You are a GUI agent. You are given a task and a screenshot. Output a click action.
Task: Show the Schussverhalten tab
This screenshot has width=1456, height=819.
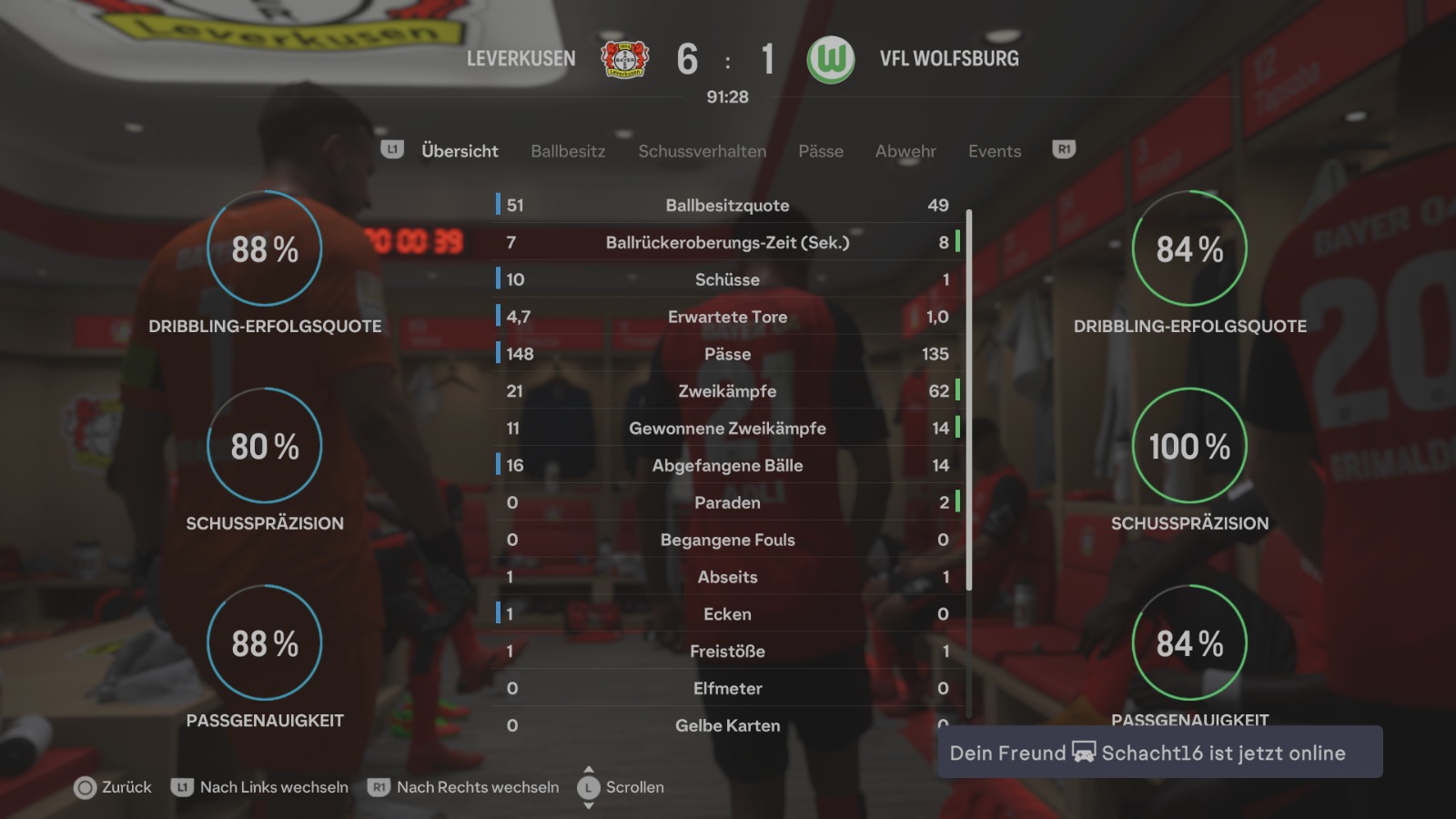[x=702, y=151]
